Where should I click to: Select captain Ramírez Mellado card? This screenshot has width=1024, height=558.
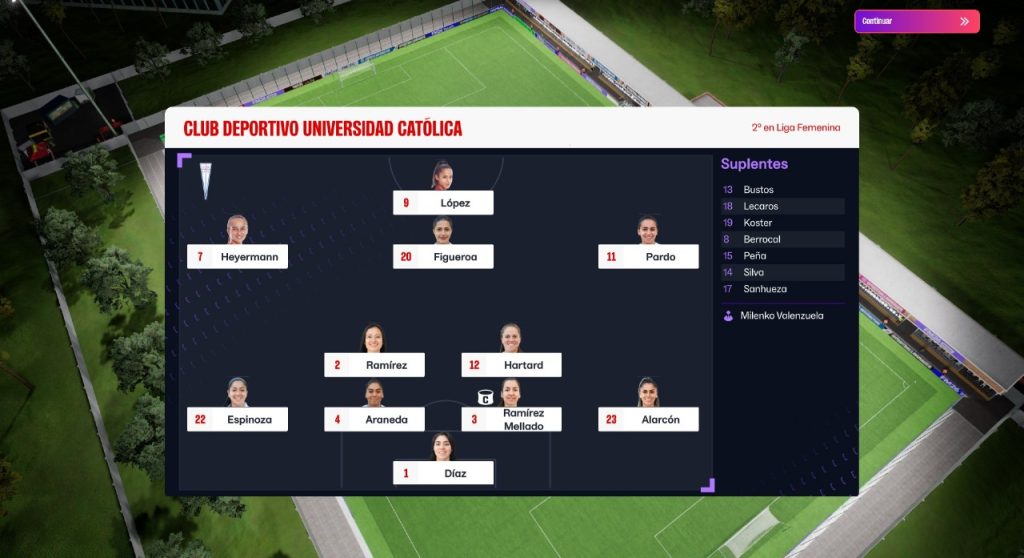(511, 420)
